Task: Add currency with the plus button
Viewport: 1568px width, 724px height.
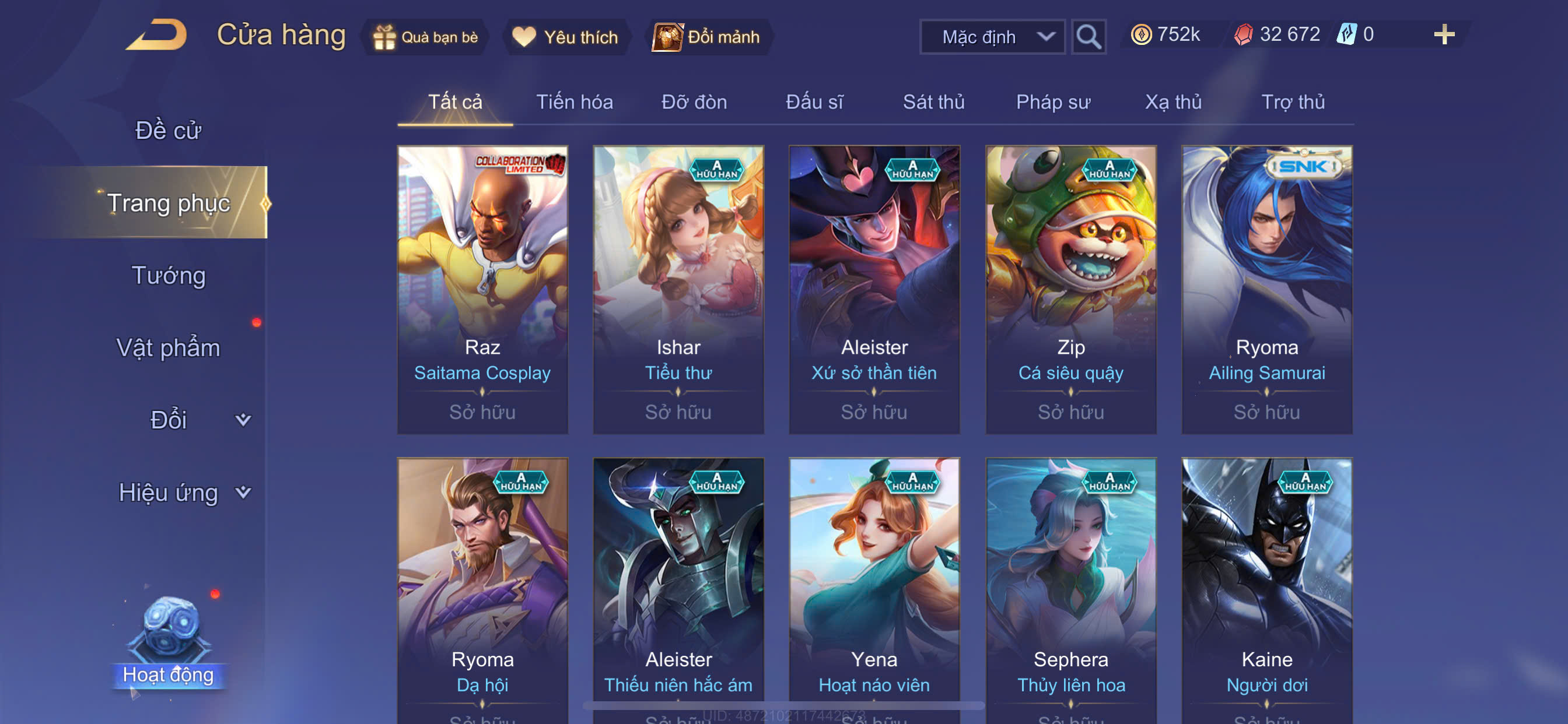Action: tap(1444, 34)
